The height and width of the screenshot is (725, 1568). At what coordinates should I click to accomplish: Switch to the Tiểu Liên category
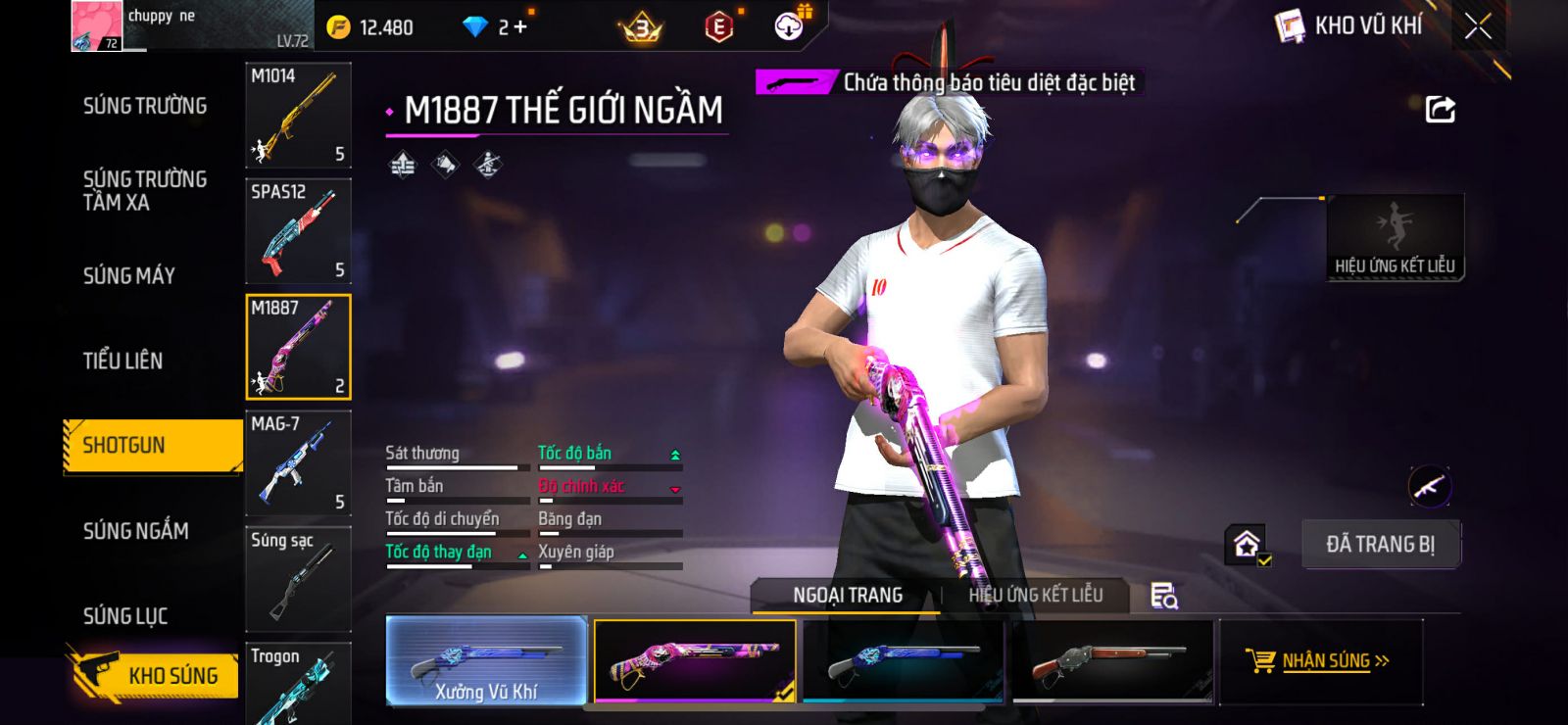[x=122, y=361]
